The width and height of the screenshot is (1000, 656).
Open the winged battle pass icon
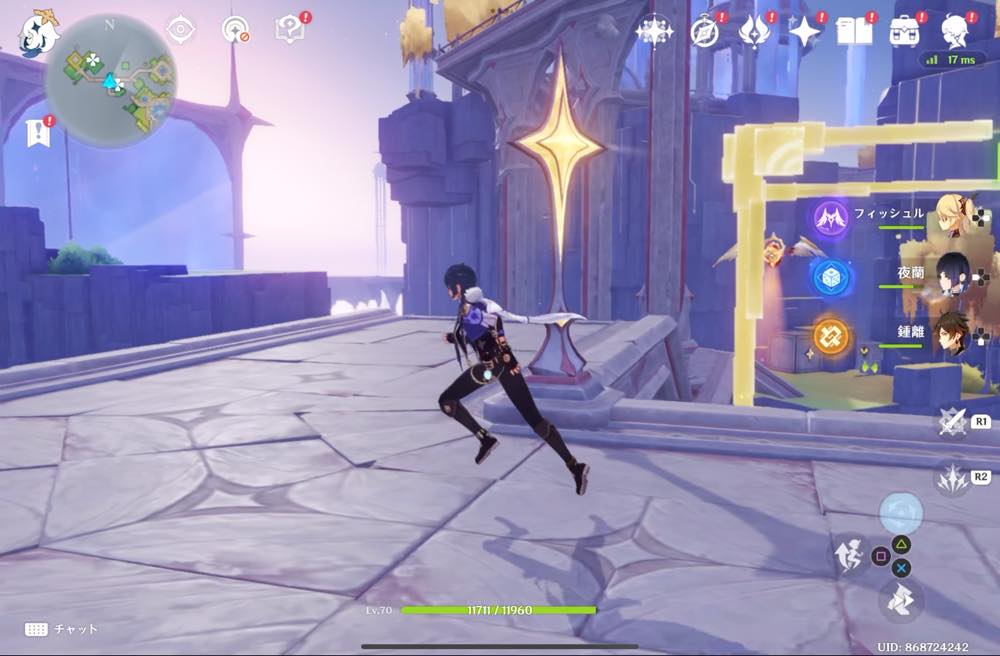[x=753, y=31]
